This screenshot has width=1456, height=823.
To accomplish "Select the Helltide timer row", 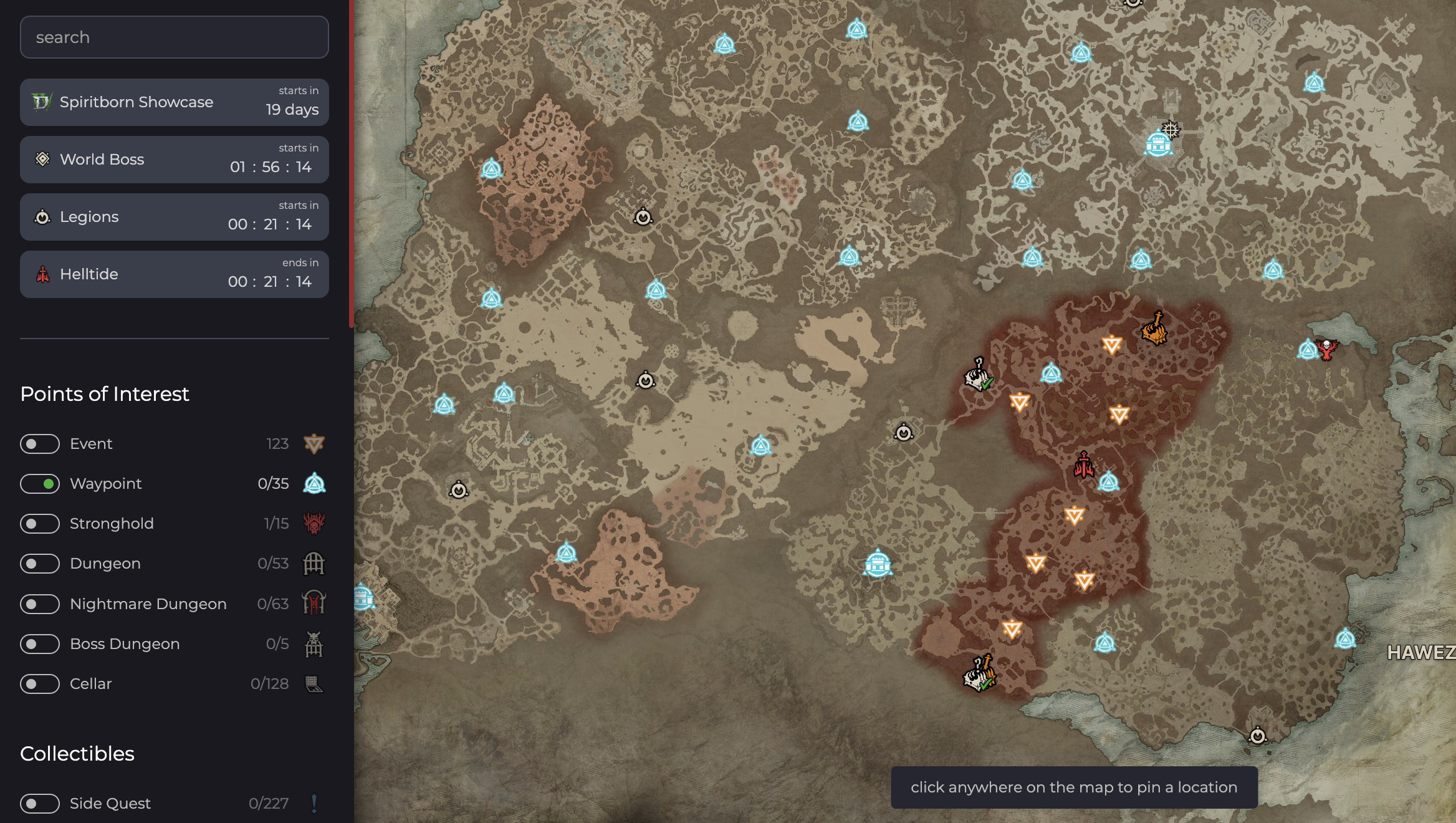I will click(x=174, y=274).
